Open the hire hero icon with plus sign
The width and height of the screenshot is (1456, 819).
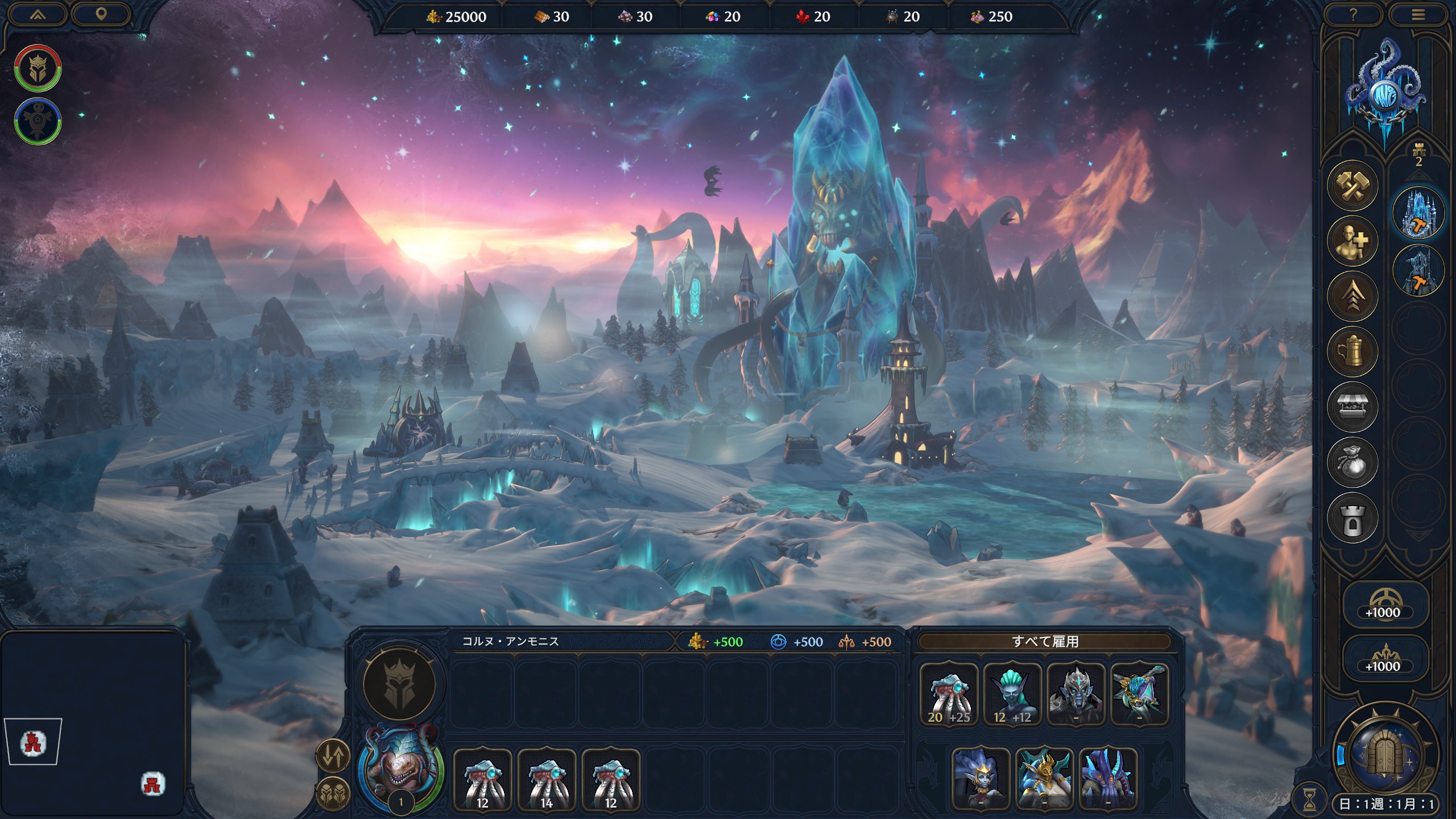(1352, 241)
